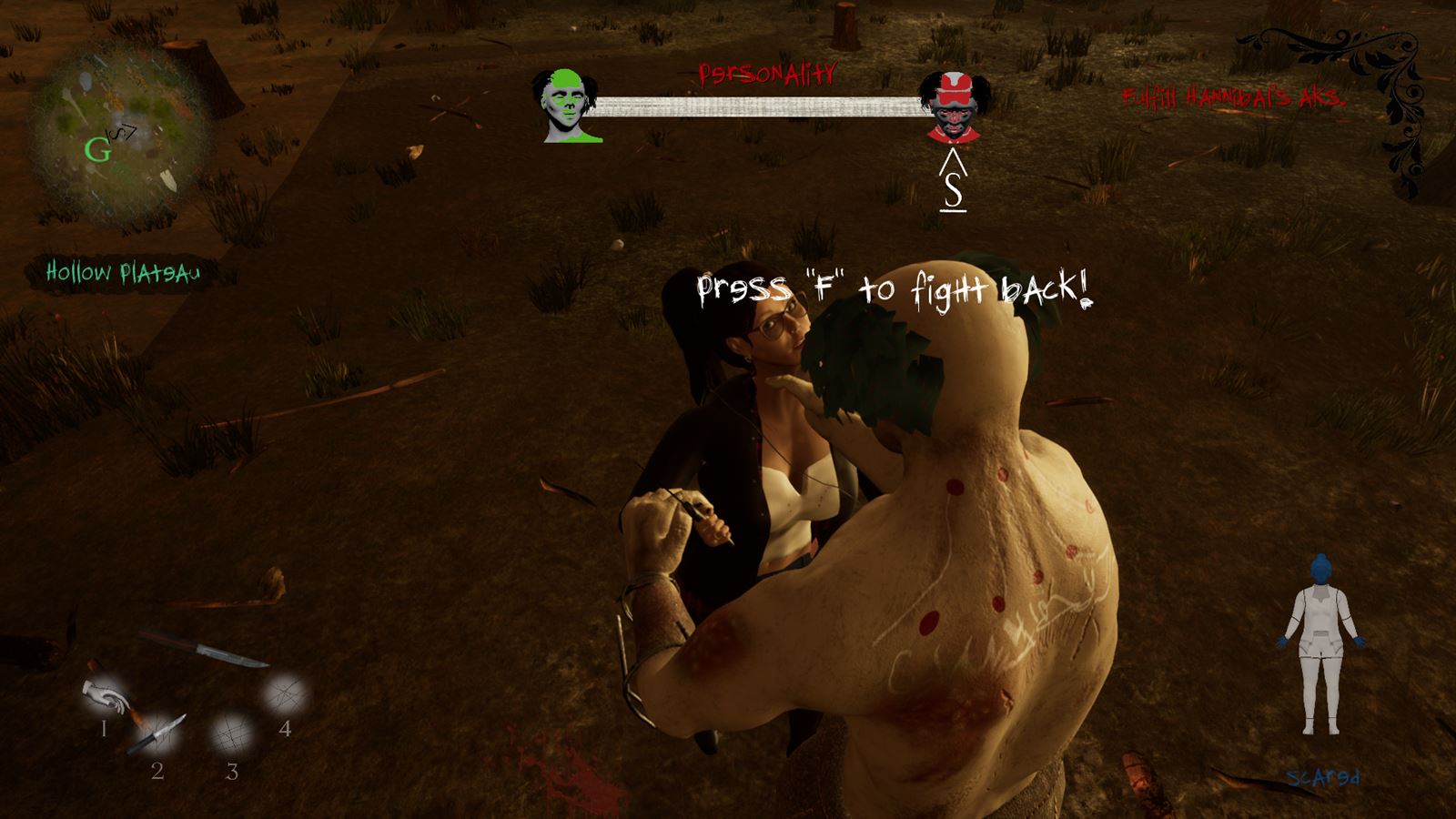Open the Fulfill Hannibal's objective tracker
Viewport: 1456px width, 819px height.
tap(1233, 97)
